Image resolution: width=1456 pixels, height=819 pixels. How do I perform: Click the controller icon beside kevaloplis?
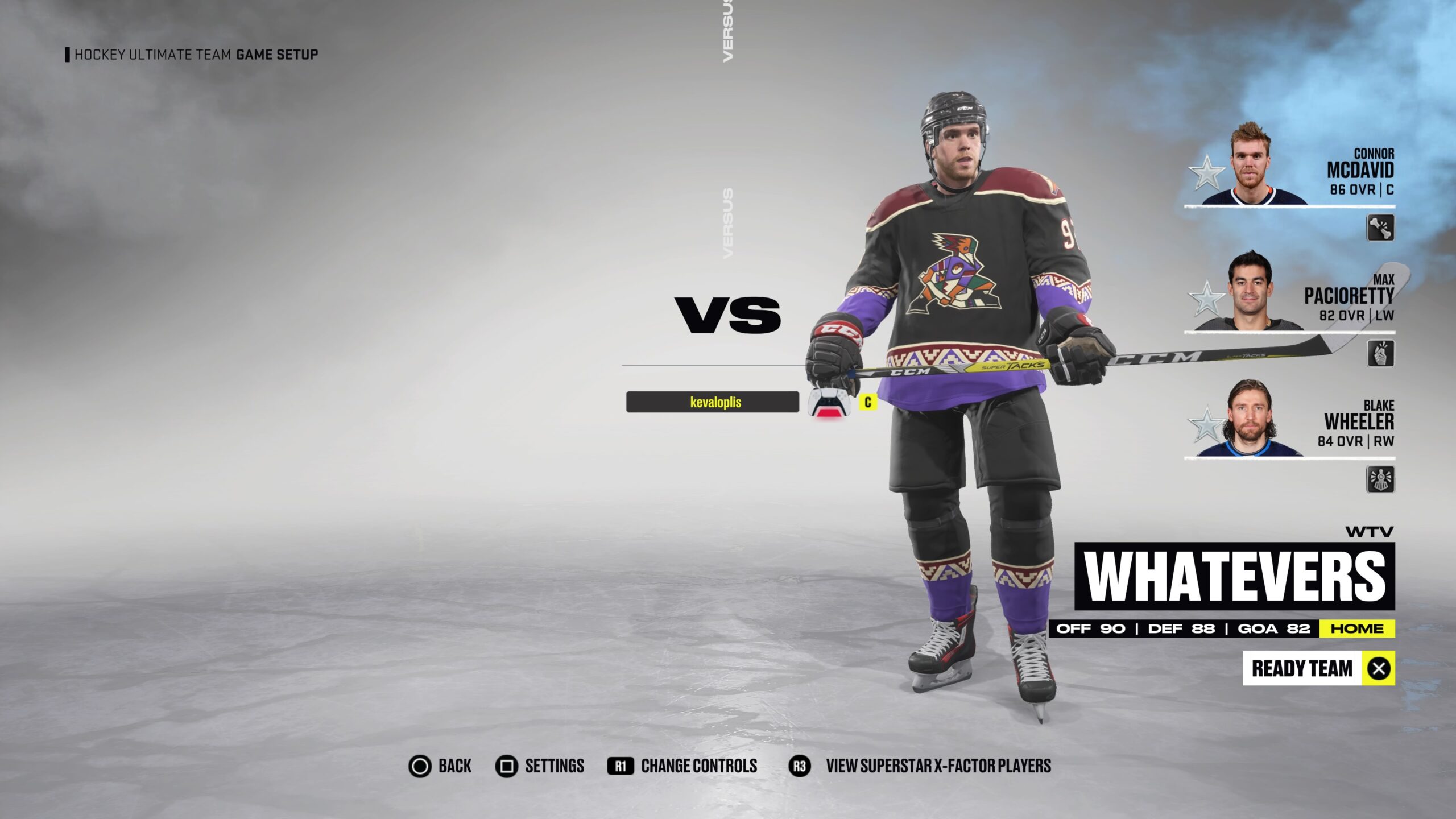click(829, 403)
